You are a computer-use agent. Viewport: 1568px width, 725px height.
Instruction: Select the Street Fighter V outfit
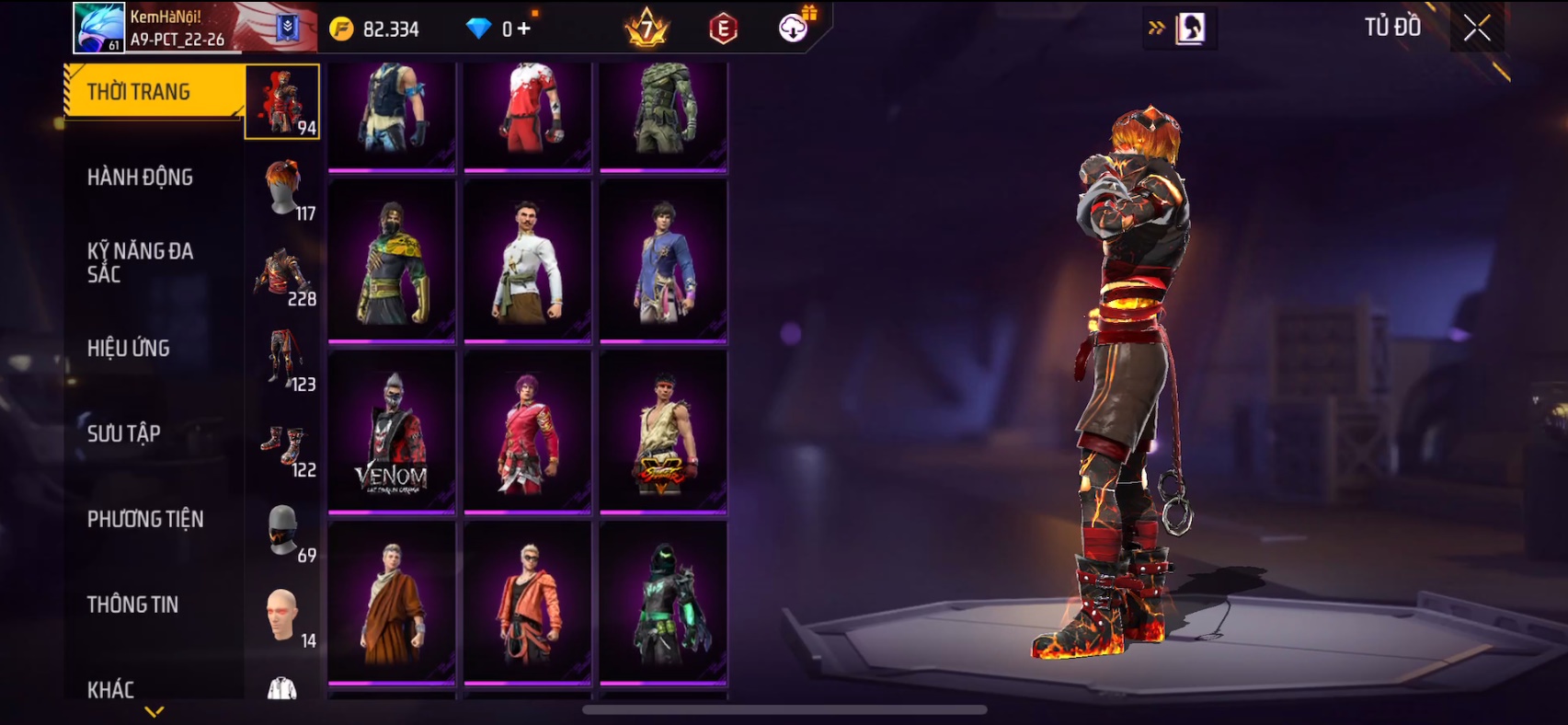pos(663,432)
